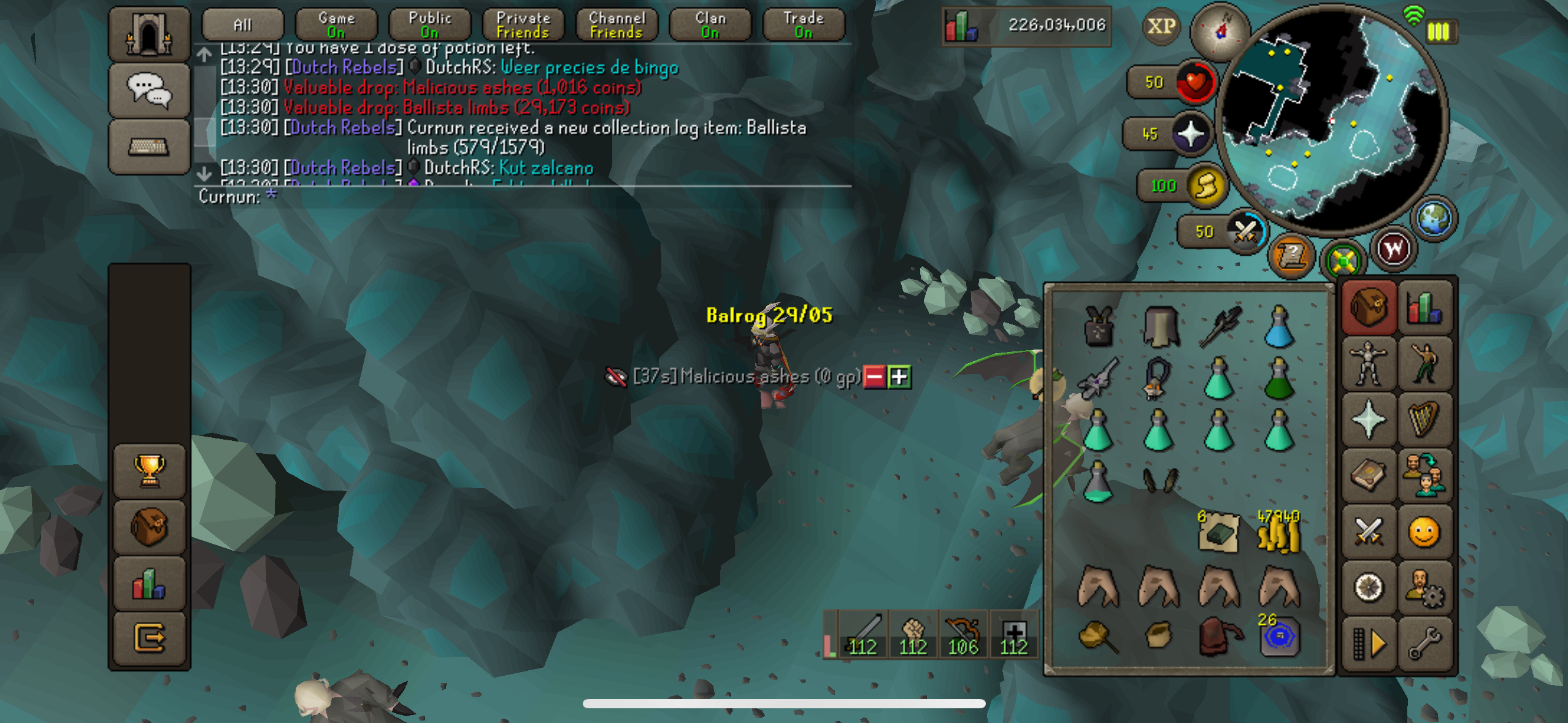Open the Trade chat filter
1568x723 pixels.
click(x=804, y=25)
